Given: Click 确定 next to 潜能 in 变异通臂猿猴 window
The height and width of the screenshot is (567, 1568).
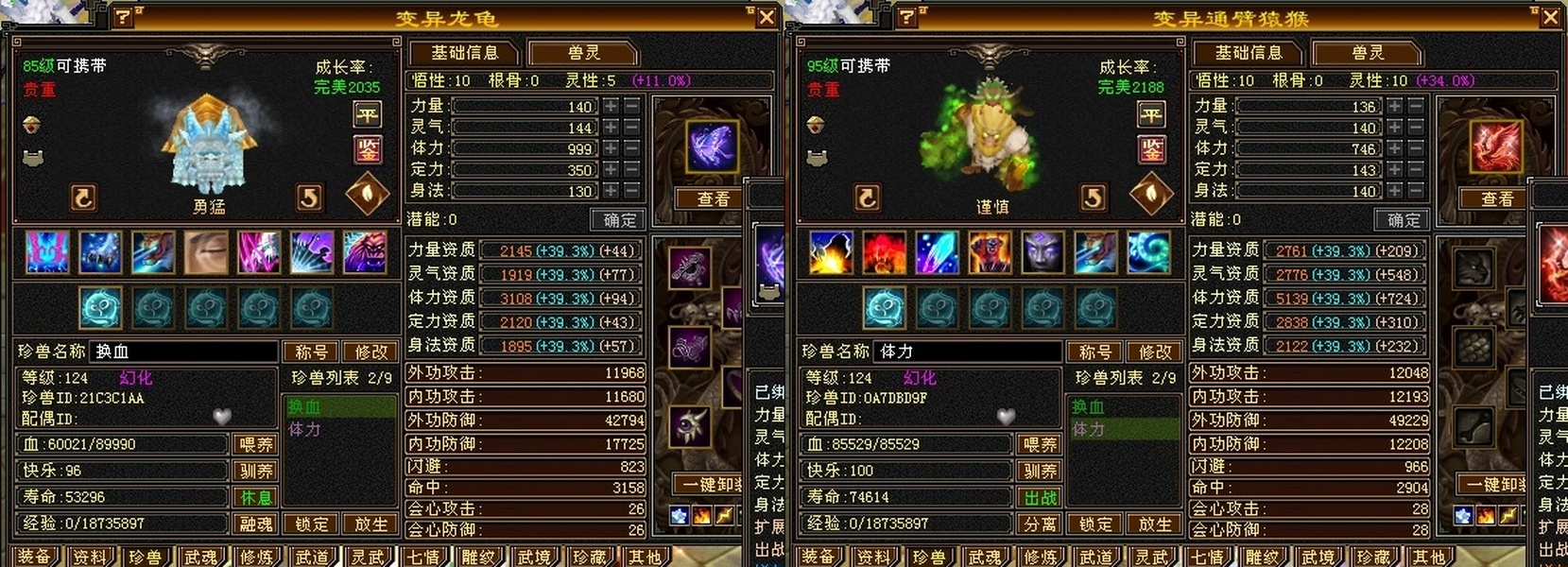Looking at the screenshot, I should (1403, 220).
